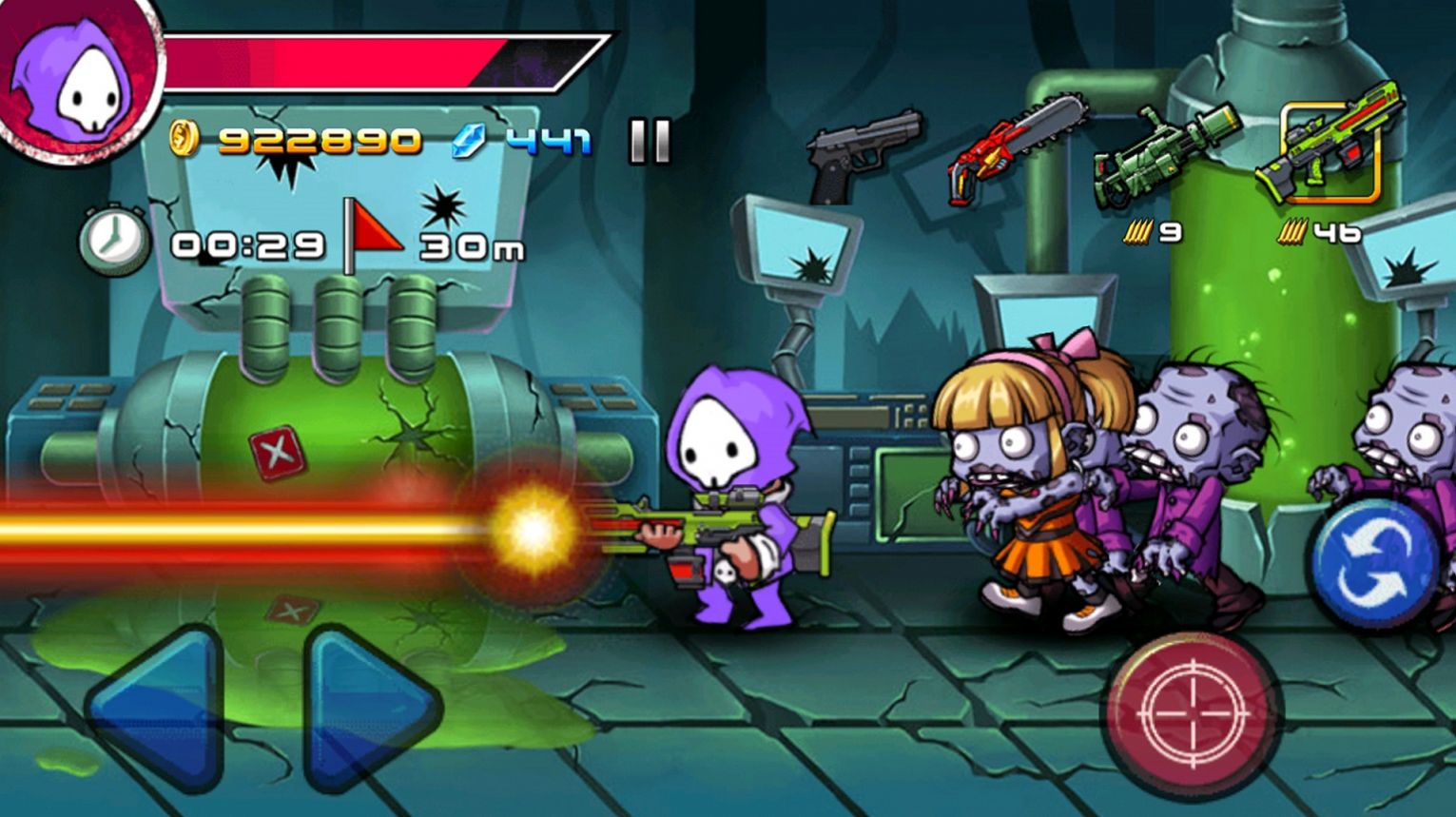Image resolution: width=1456 pixels, height=817 pixels.
Task: Tap the blue swap weapon button
Action: point(1374,563)
